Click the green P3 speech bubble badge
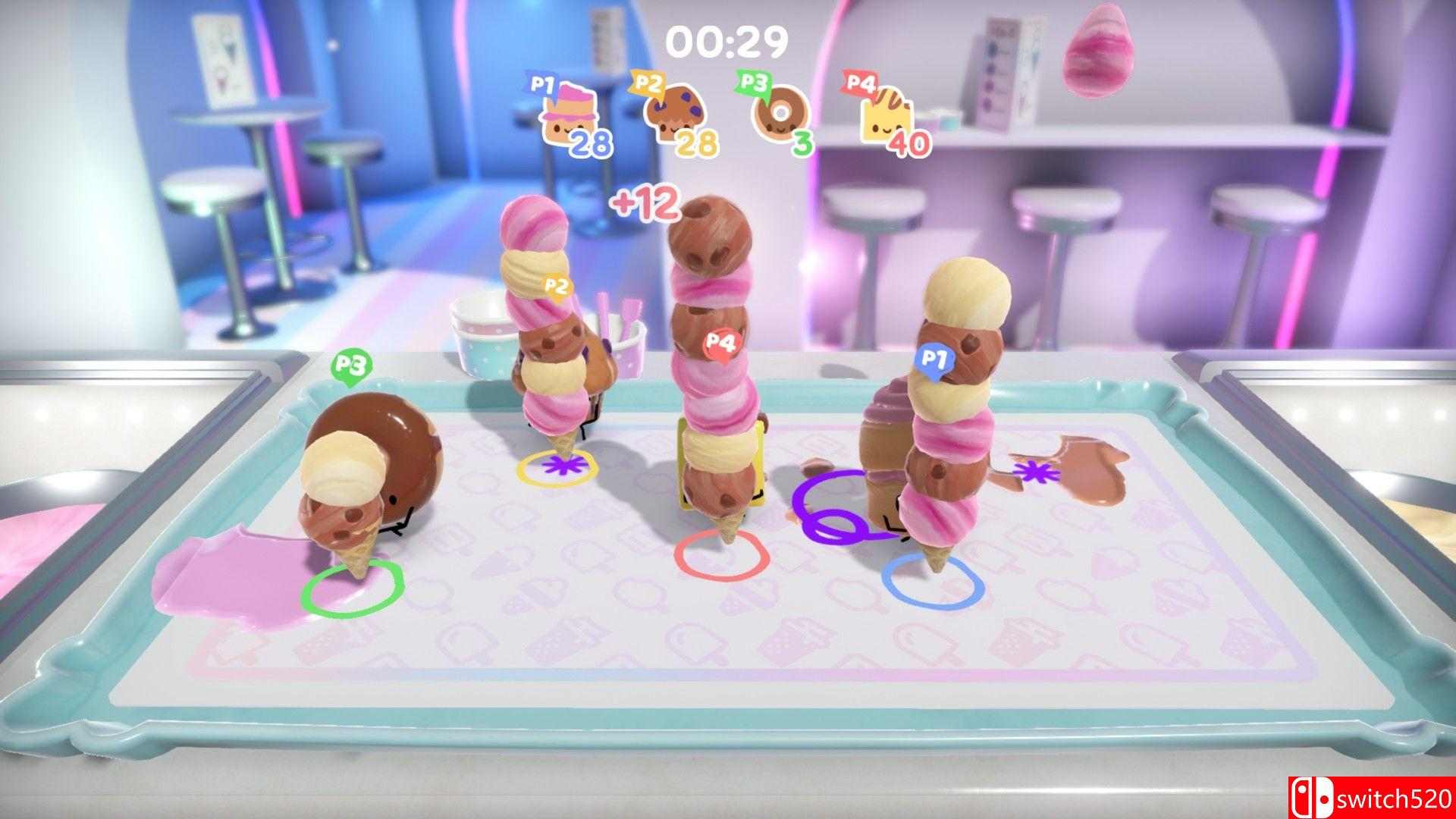 pyautogui.click(x=352, y=363)
